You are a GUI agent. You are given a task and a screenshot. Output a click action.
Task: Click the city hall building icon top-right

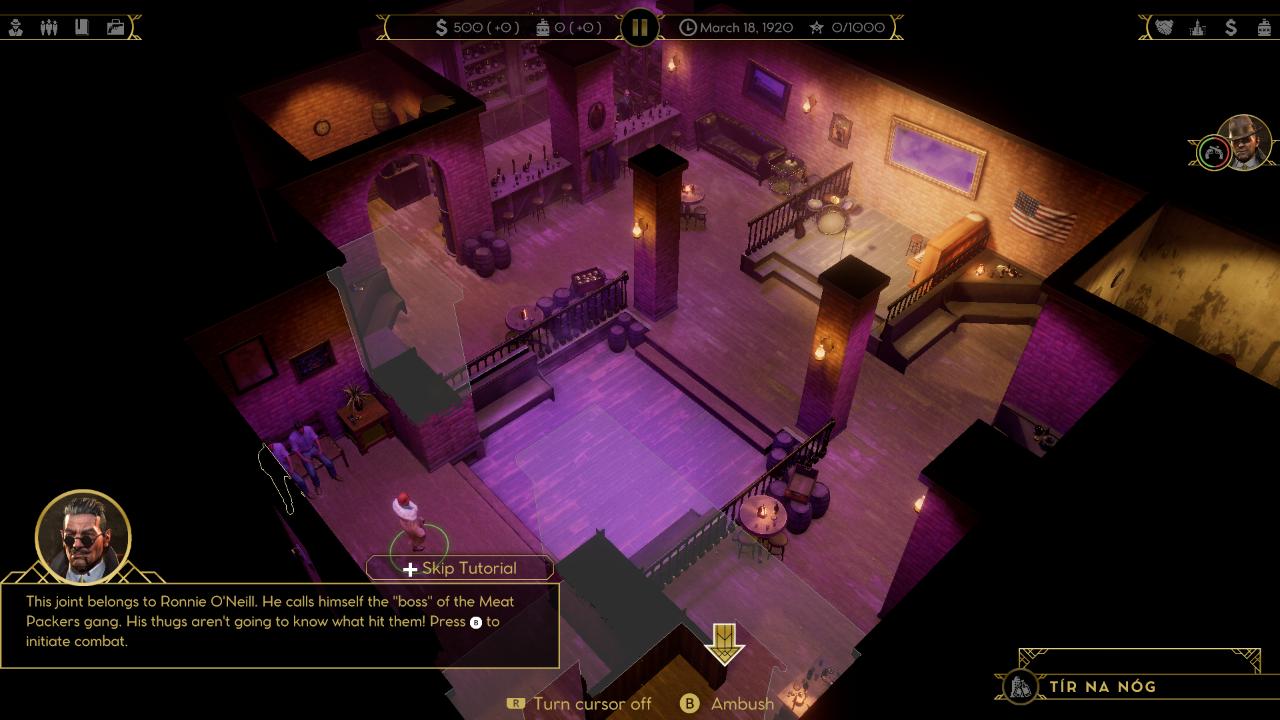[x=1196, y=27]
